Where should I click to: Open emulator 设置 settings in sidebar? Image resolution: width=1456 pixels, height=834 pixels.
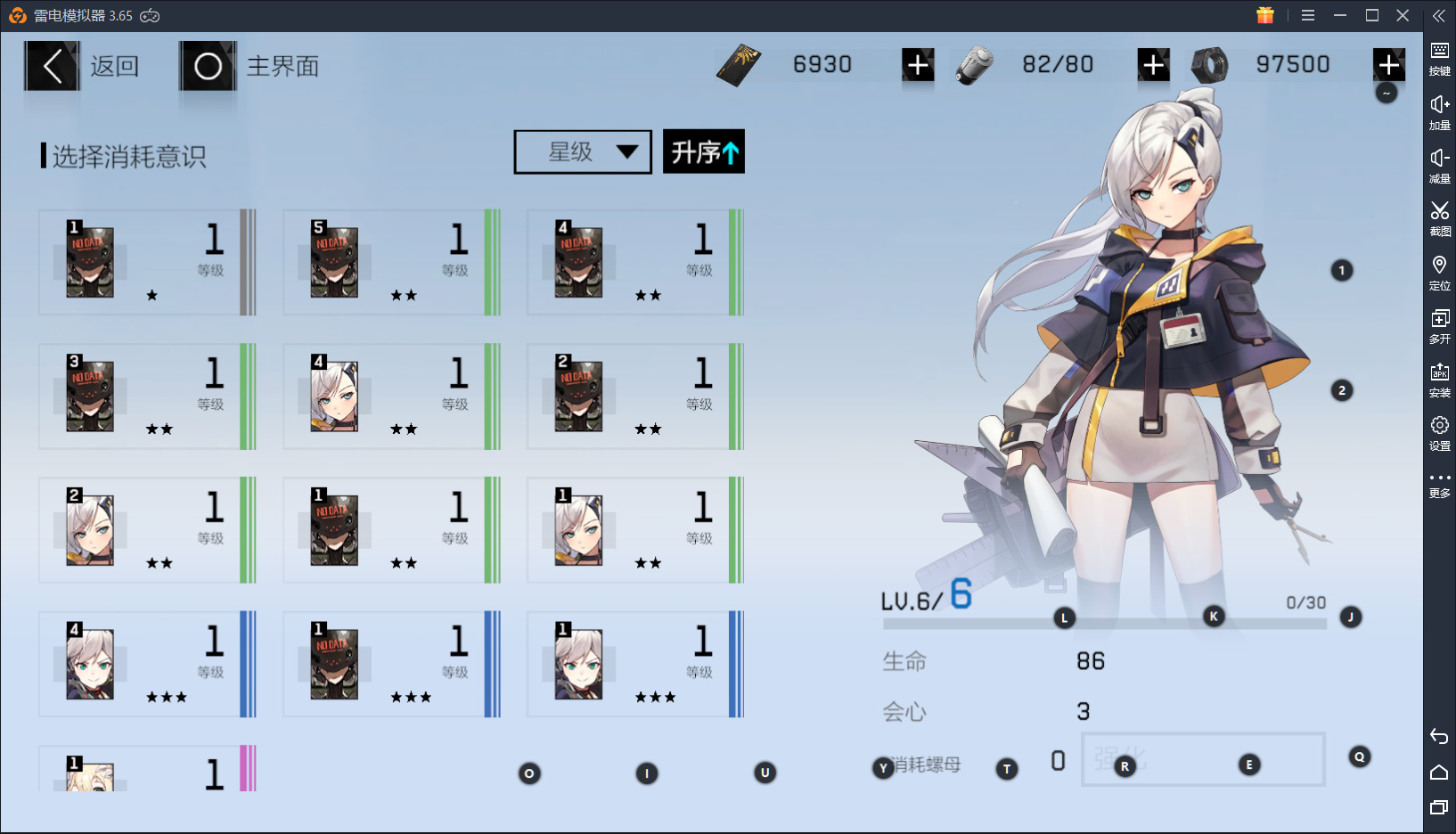pyautogui.click(x=1439, y=432)
